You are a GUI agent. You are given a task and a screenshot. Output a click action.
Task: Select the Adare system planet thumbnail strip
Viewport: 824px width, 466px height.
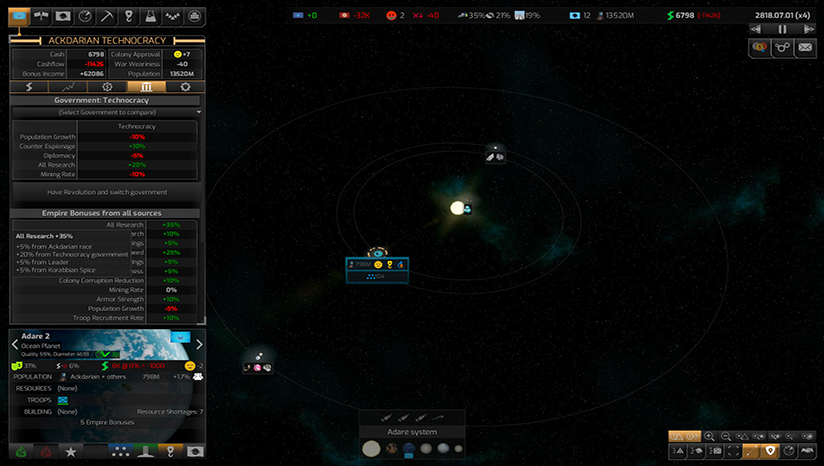pos(412,449)
